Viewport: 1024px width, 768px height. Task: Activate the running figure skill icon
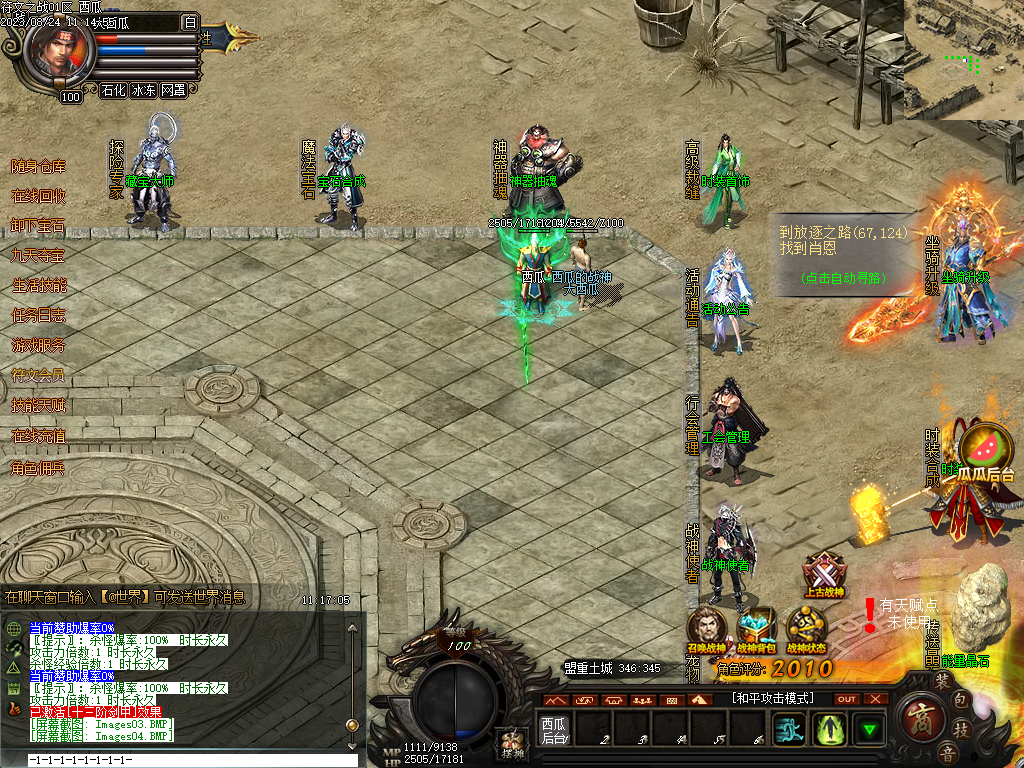790,729
